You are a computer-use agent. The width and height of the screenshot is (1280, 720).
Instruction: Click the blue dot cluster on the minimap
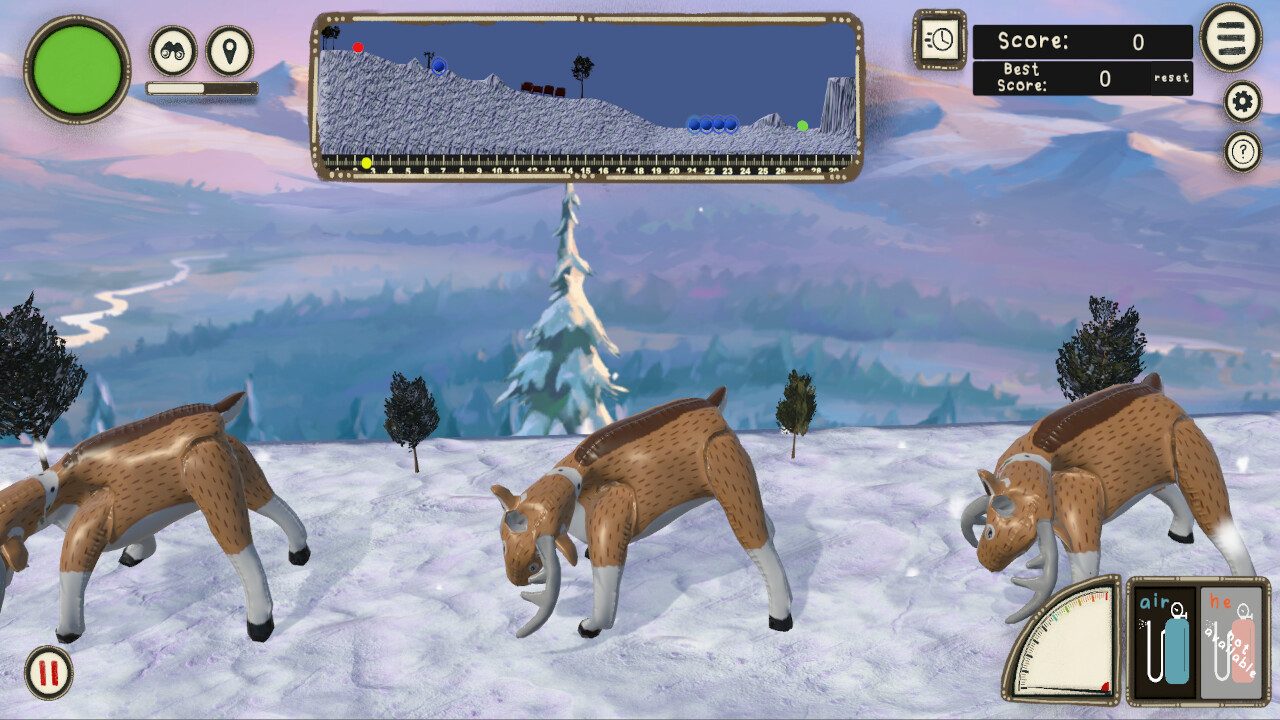coord(712,124)
